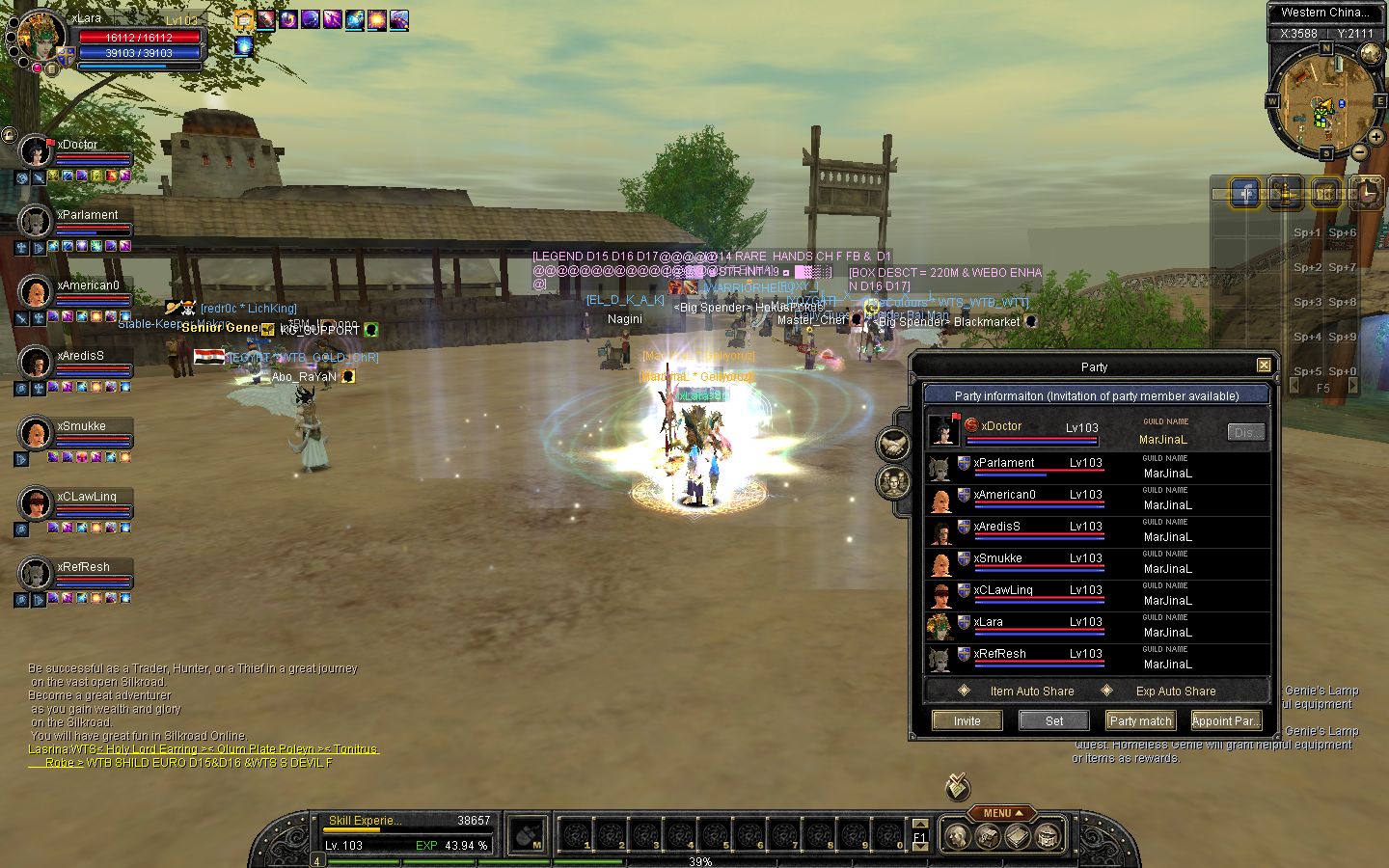Click the xLara player portrait
The height and width of the screenshot is (868, 1389).
[41, 37]
